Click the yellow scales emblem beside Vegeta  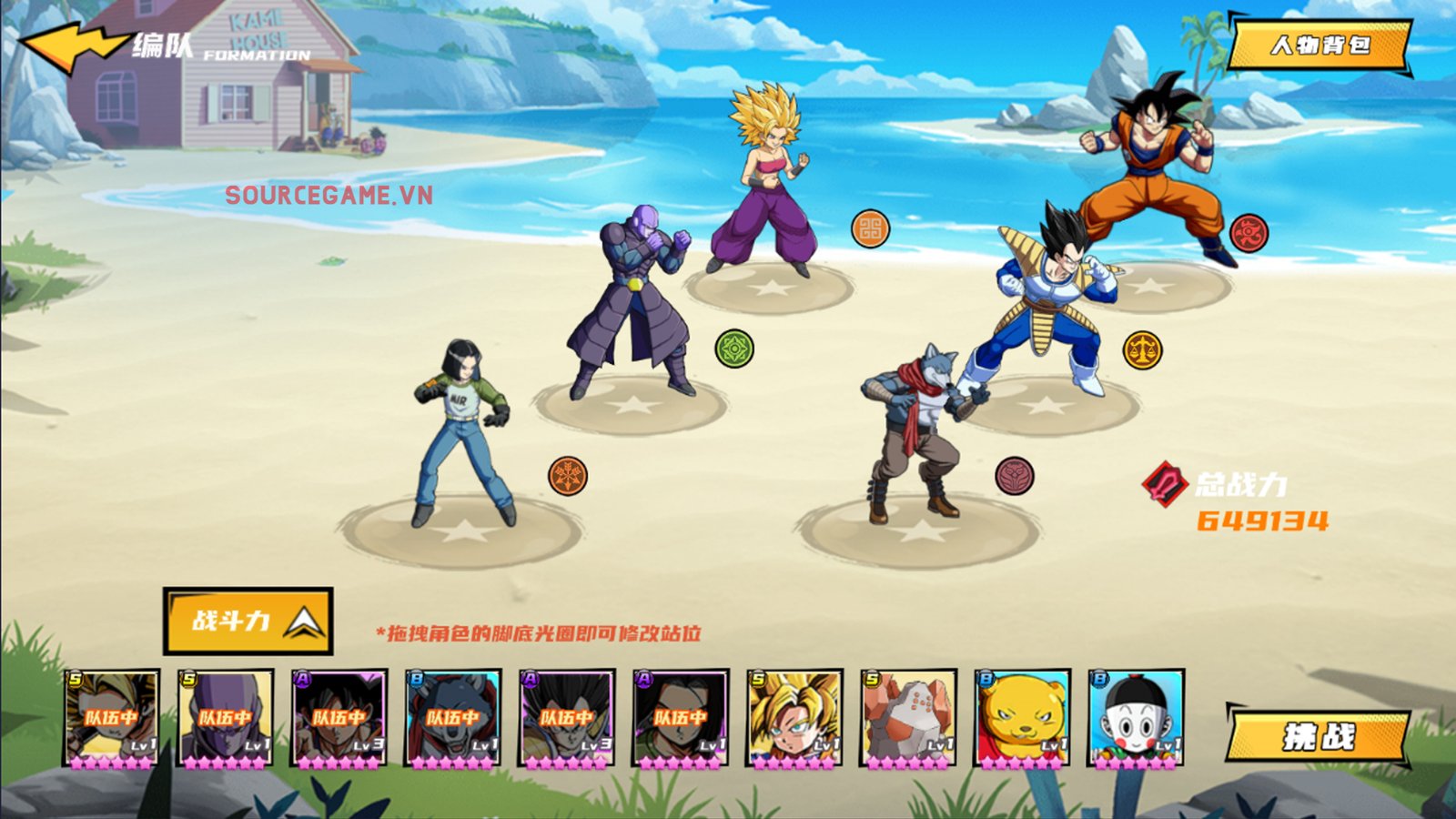(x=1142, y=349)
